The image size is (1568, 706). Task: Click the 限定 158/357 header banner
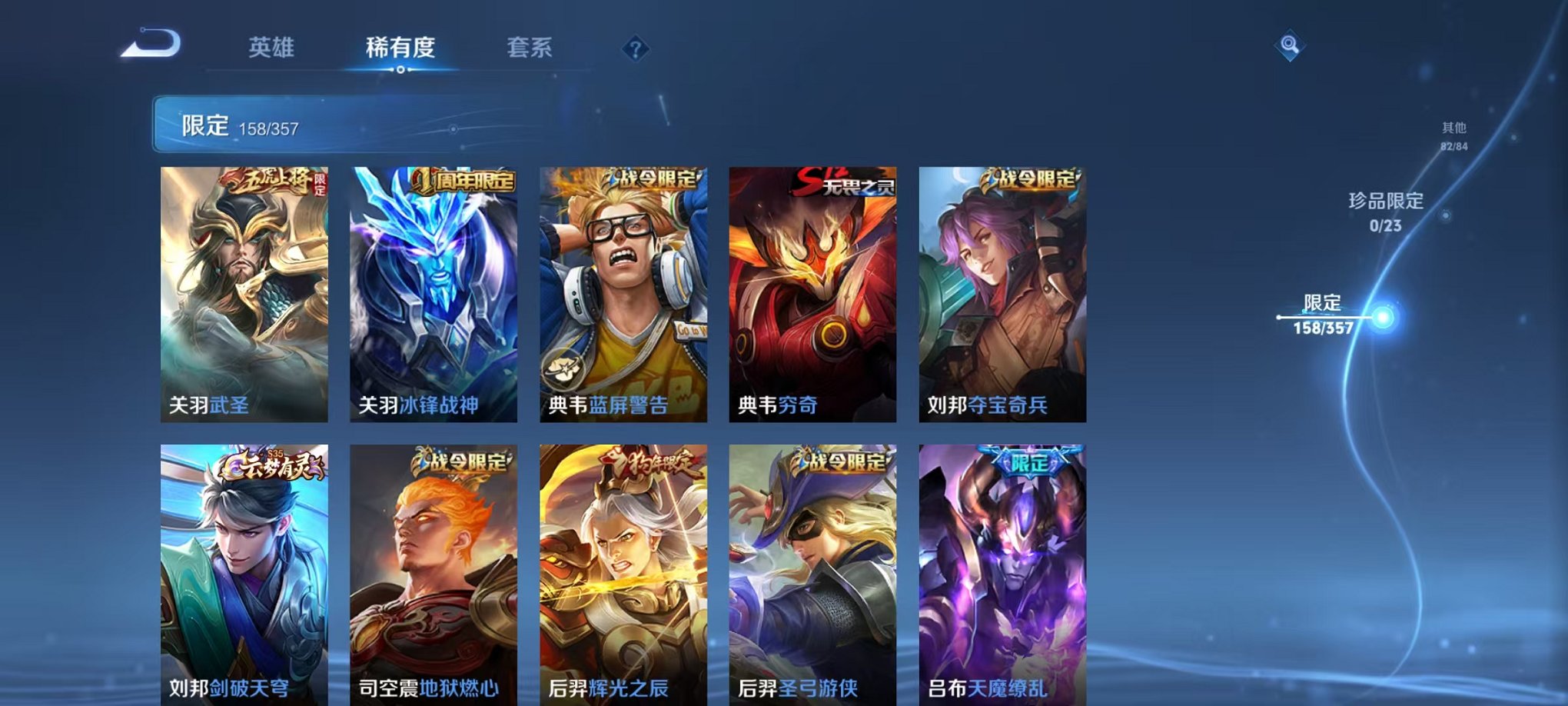tap(307, 124)
